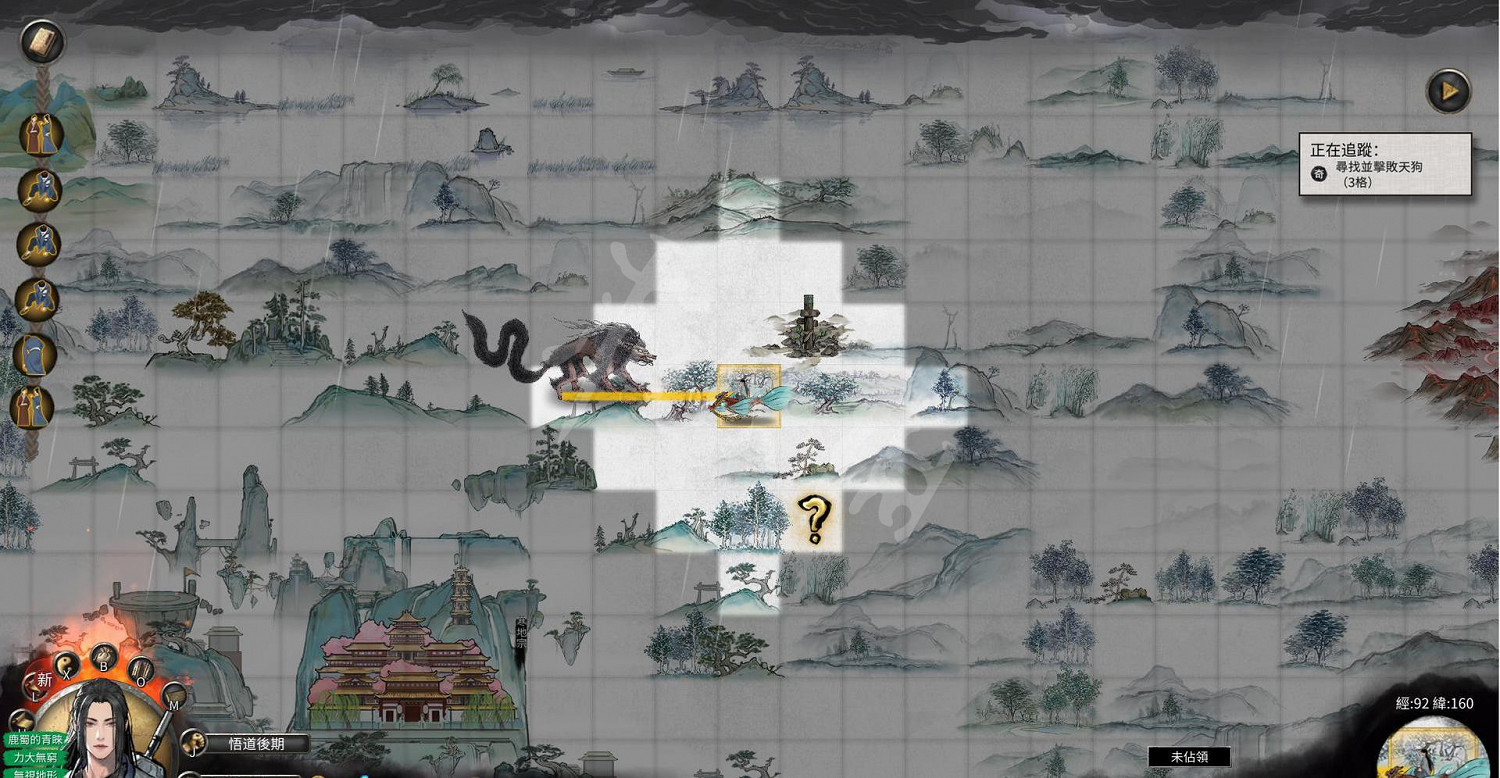Viewport: 1500px width, 778px height.
Task: Click the fist icon beside 悟道後期
Action: 193,742
